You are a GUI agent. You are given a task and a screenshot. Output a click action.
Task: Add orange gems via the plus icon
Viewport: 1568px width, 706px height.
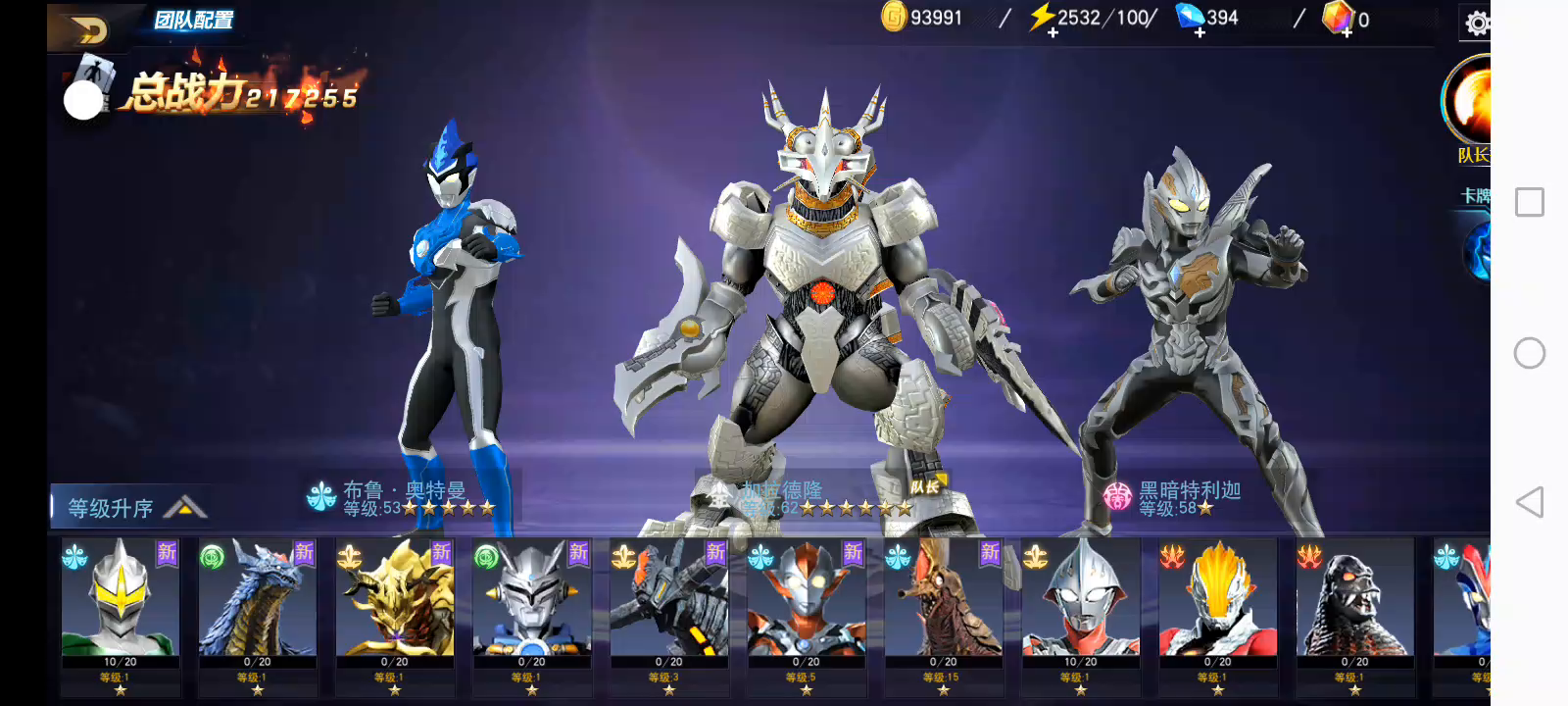(1347, 32)
